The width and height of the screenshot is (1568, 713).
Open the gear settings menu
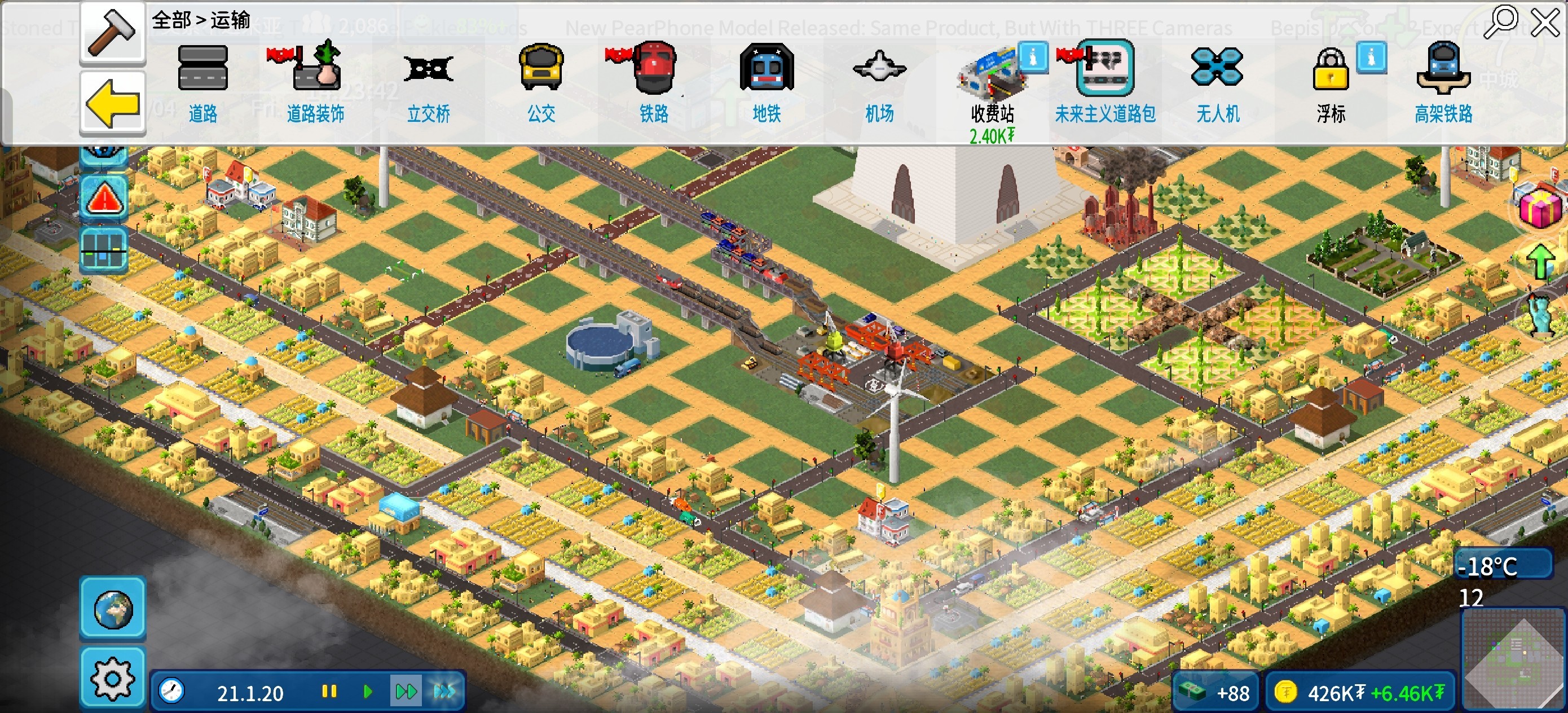(x=113, y=677)
